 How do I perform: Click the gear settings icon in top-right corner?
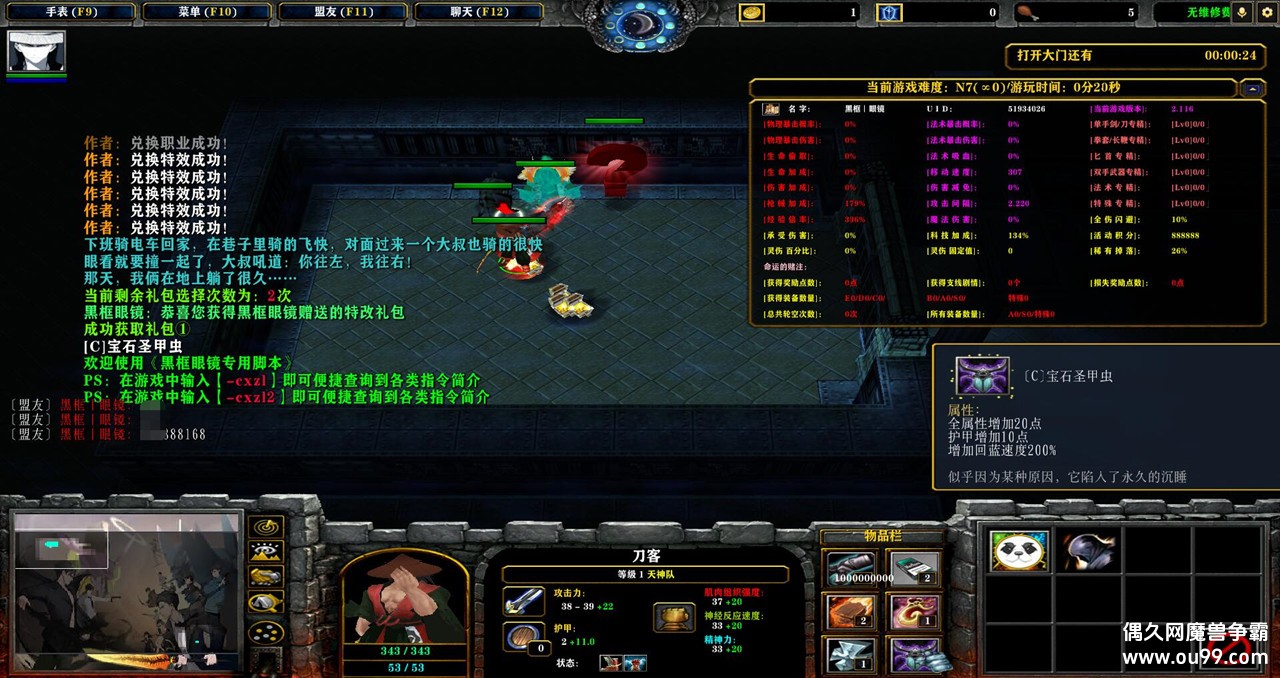tap(1265, 12)
